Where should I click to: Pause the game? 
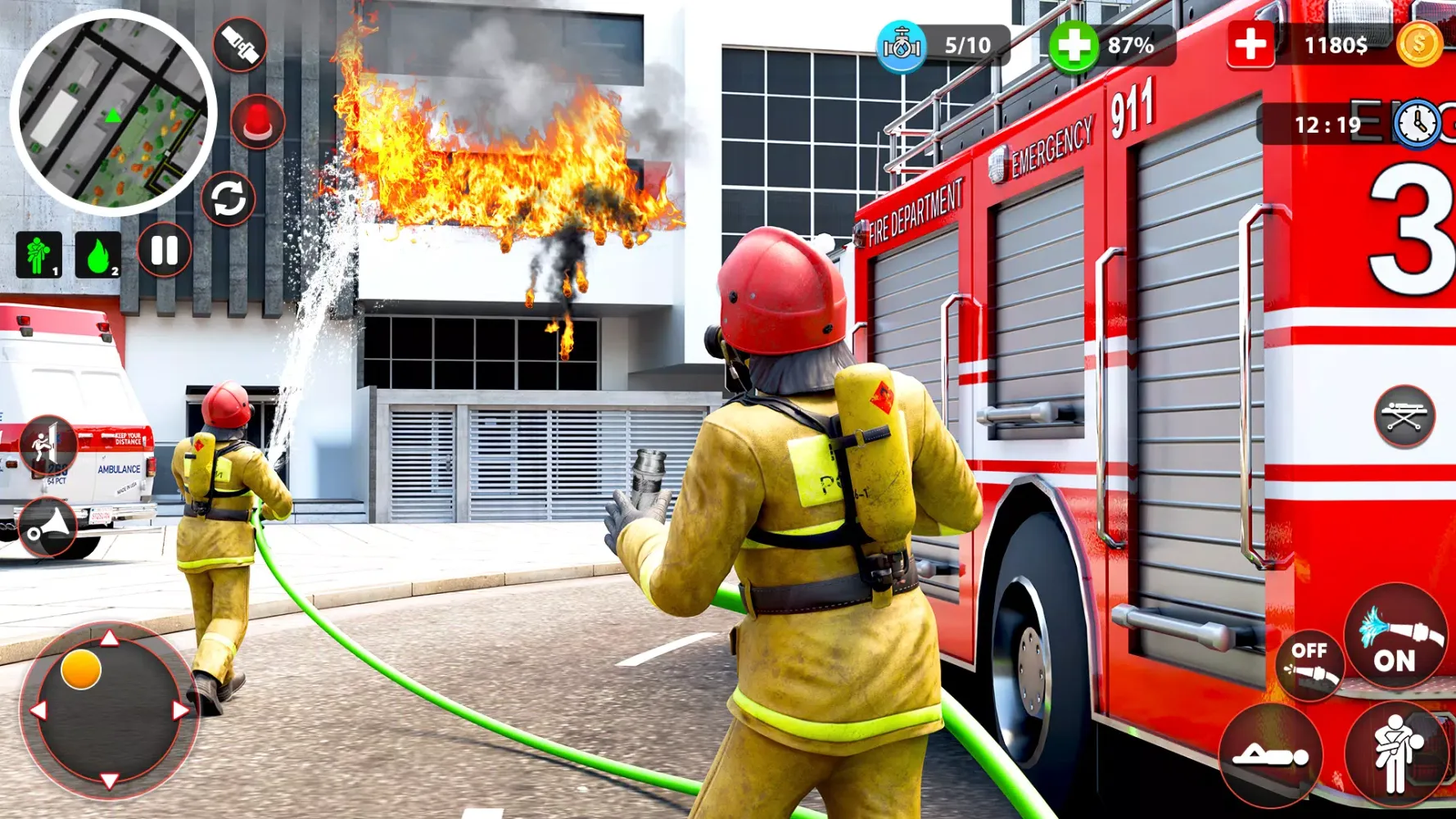pyautogui.click(x=164, y=250)
